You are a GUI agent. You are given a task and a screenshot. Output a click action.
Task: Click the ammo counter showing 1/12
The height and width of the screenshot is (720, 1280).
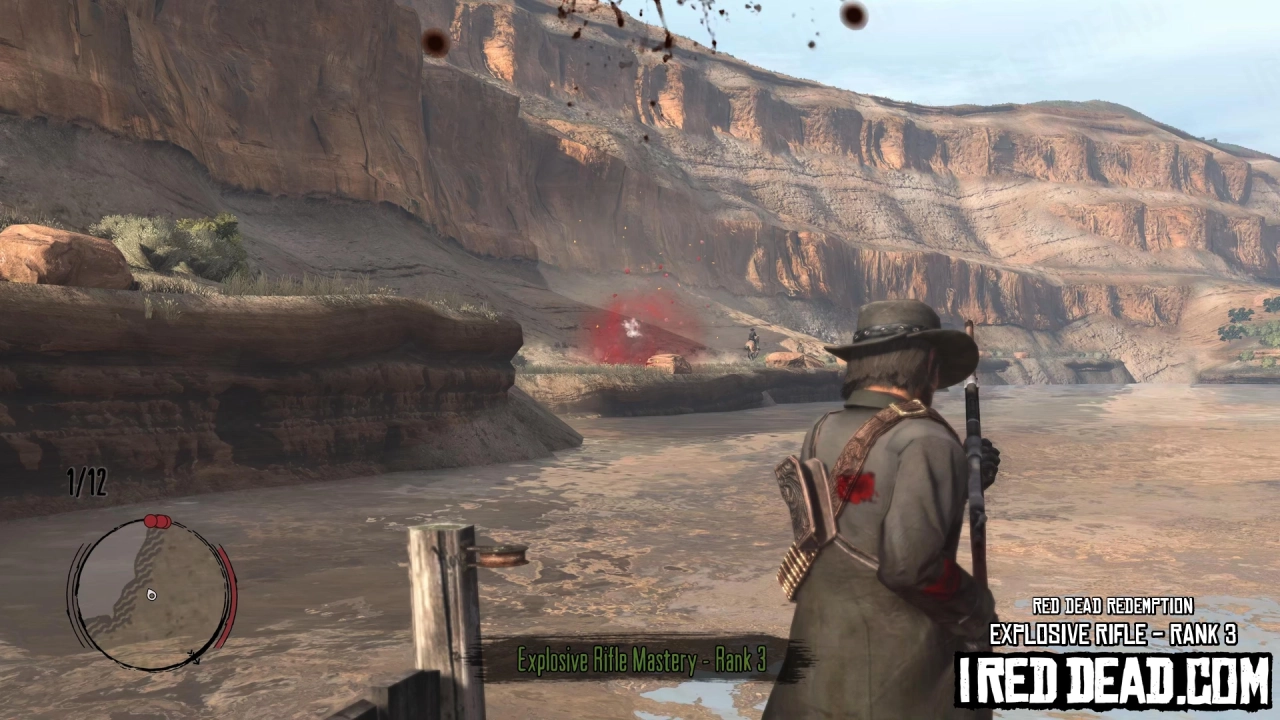pos(84,483)
